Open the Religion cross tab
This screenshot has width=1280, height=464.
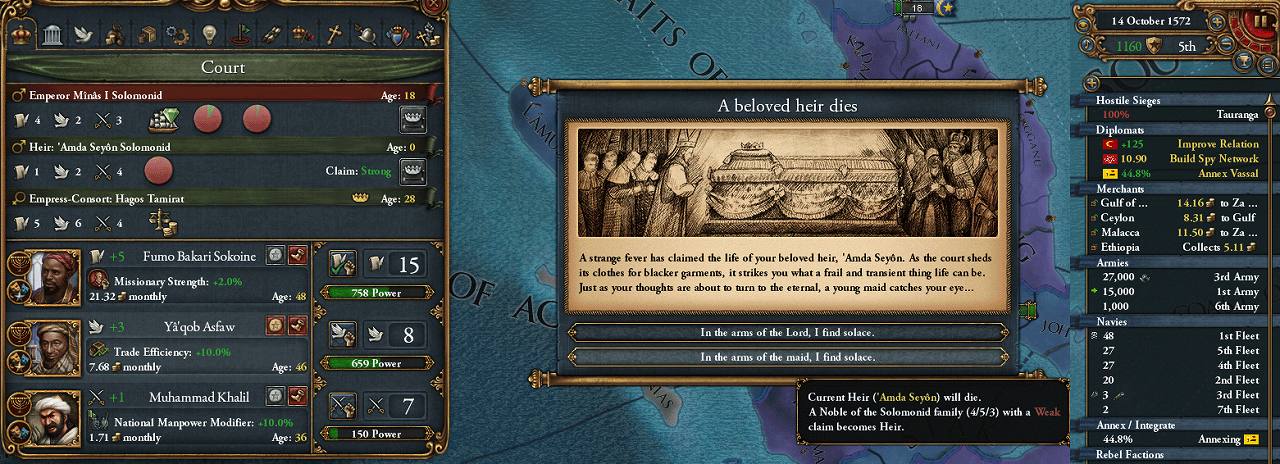coord(333,34)
